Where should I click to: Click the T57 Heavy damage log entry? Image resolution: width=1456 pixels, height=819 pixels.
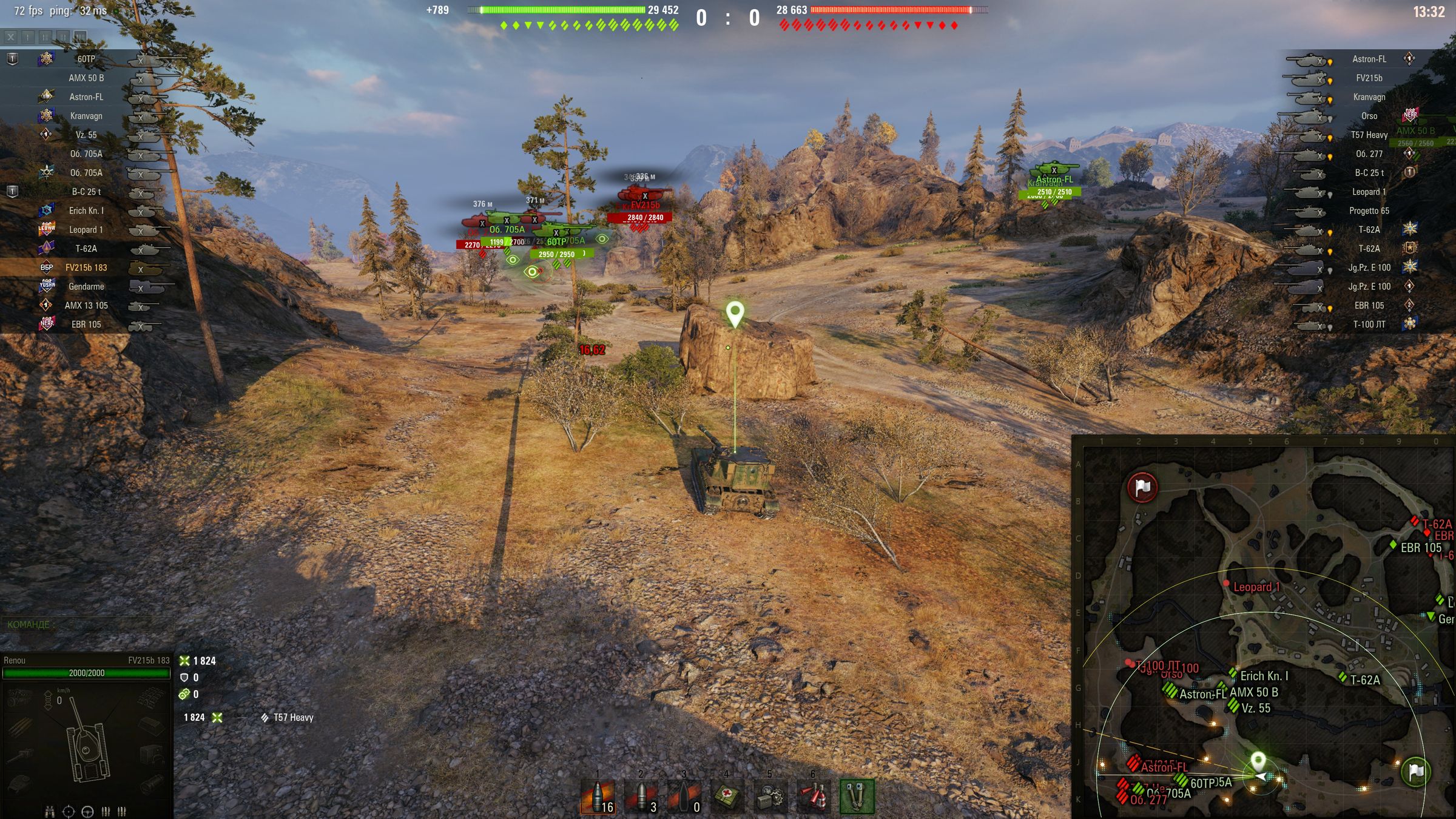(x=292, y=718)
